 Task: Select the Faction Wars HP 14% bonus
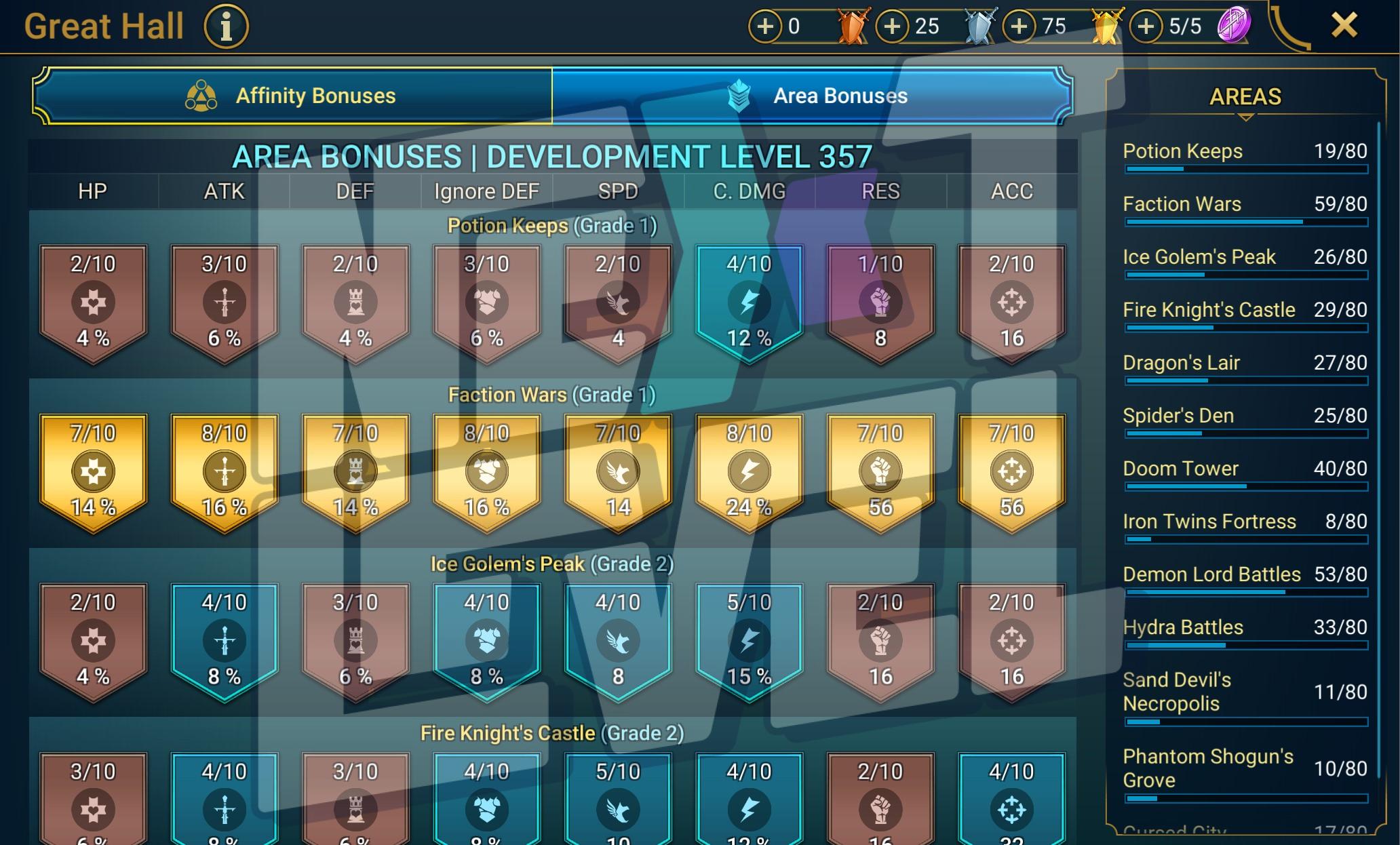pyautogui.click(x=93, y=471)
